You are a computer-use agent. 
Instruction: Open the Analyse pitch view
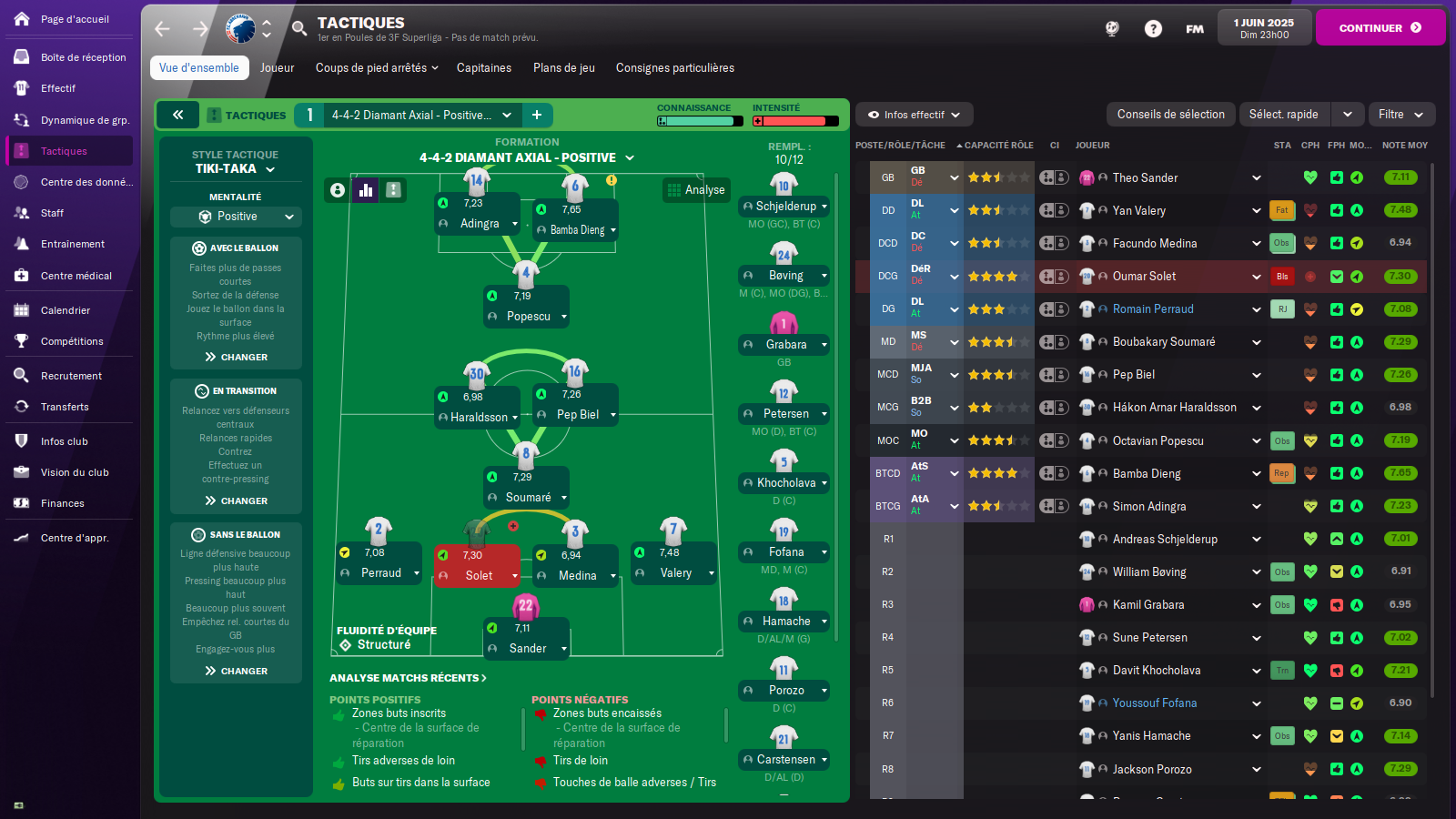[x=697, y=190]
